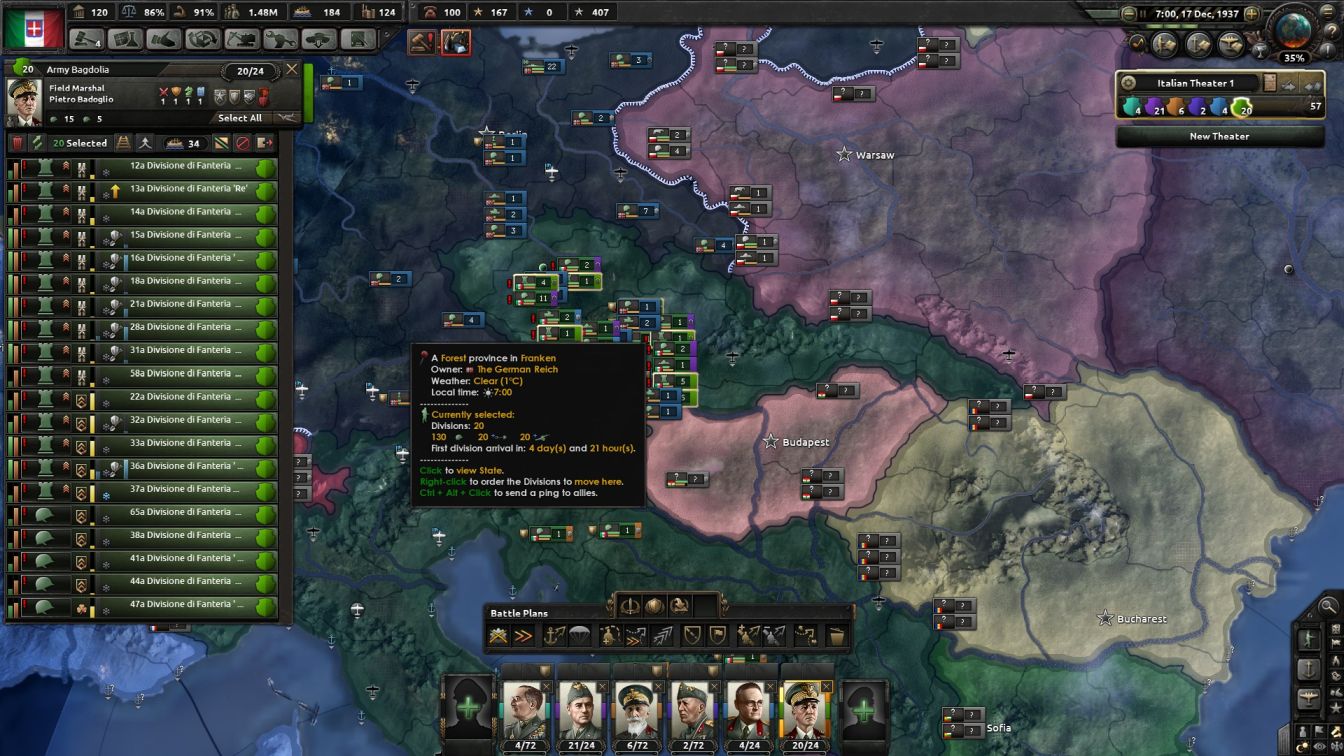This screenshot has height=756, width=1344.
Task: Open the Politics menu via gavel icon
Action: click(84, 38)
